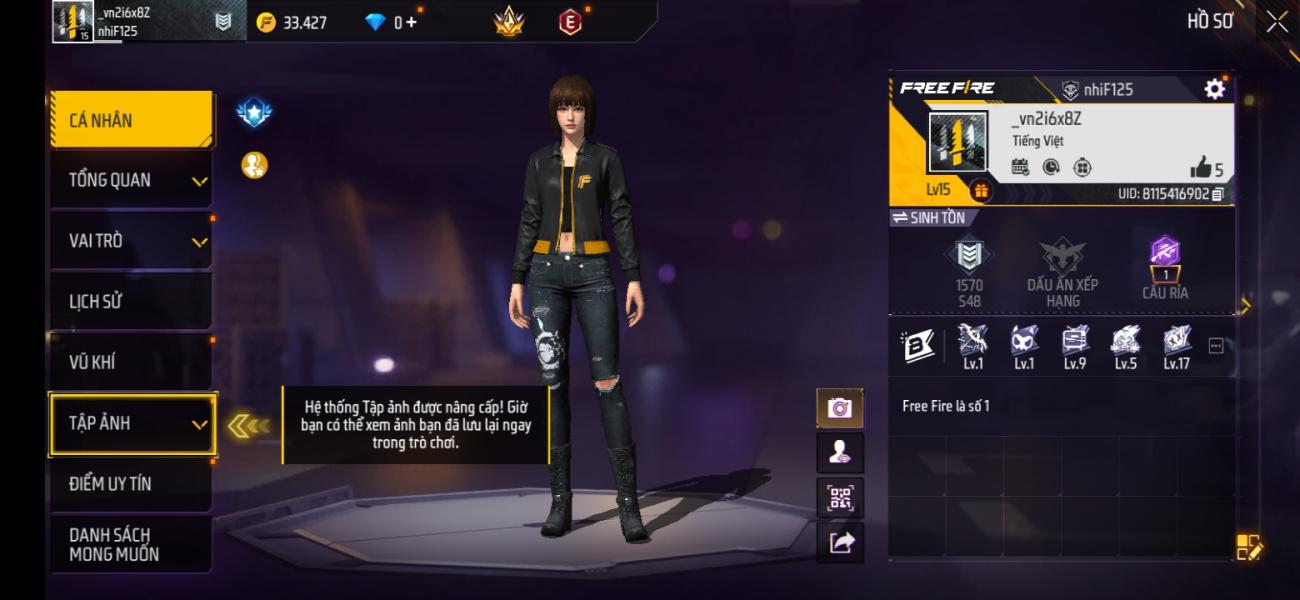Switch to the VŨ KHÍ tab

pyautogui.click(x=131, y=362)
